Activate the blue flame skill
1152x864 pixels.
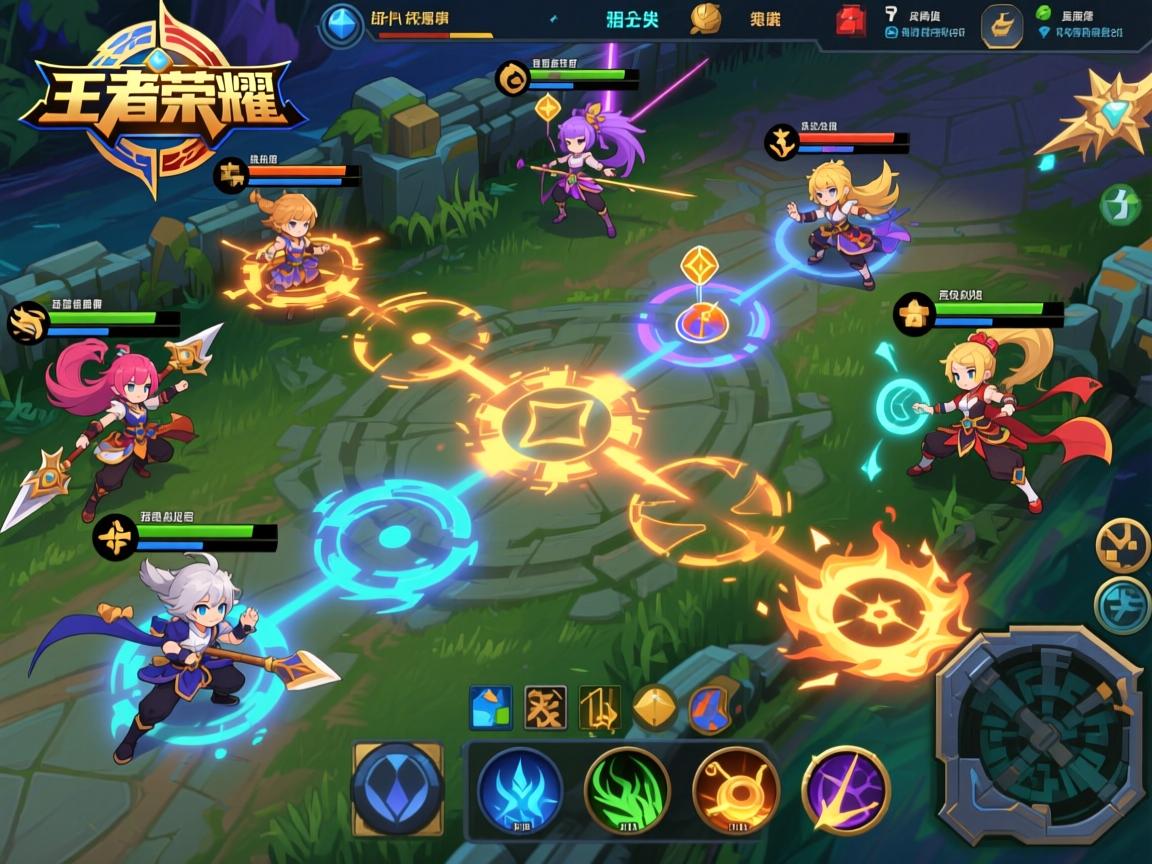click(x=519, y=790)
